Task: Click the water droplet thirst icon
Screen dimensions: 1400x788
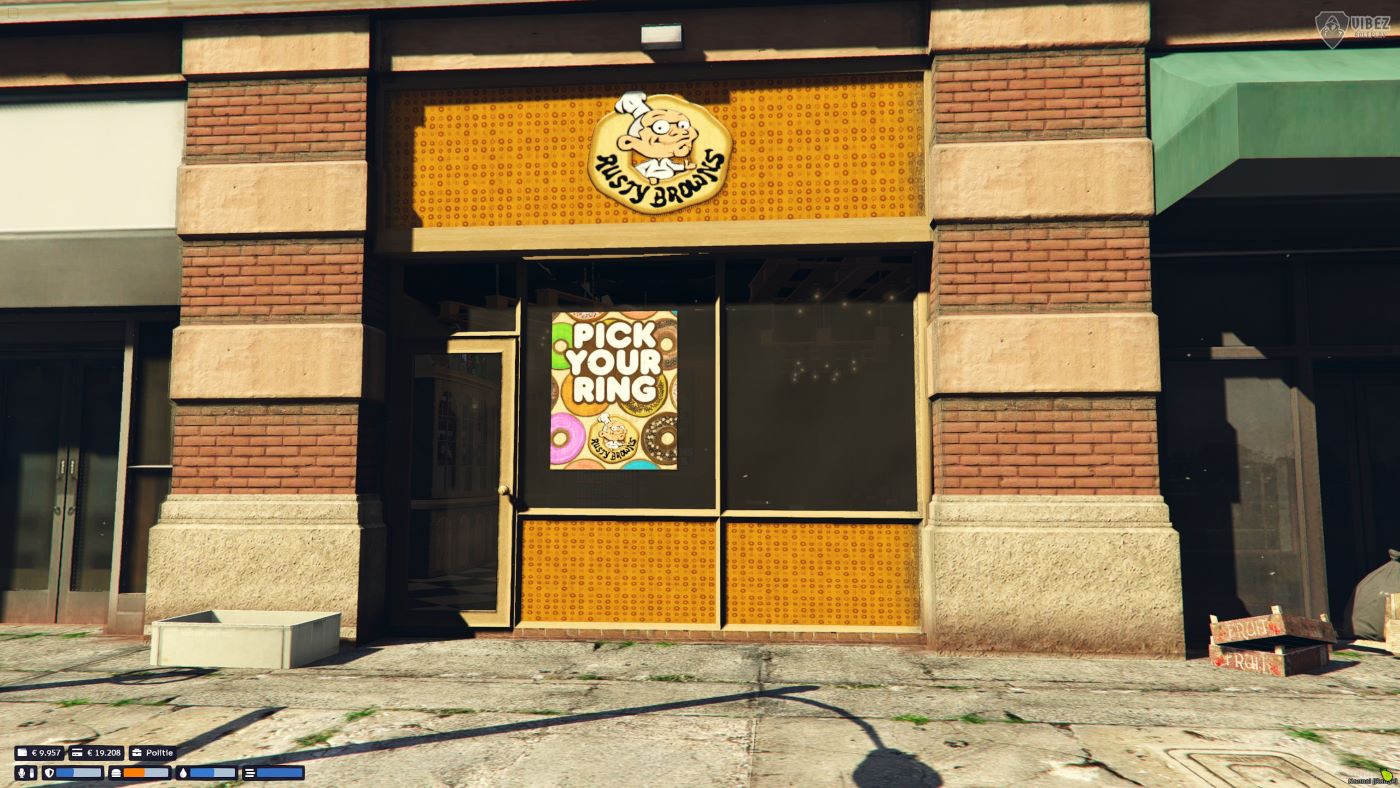Action: click(x=184, y=773)
